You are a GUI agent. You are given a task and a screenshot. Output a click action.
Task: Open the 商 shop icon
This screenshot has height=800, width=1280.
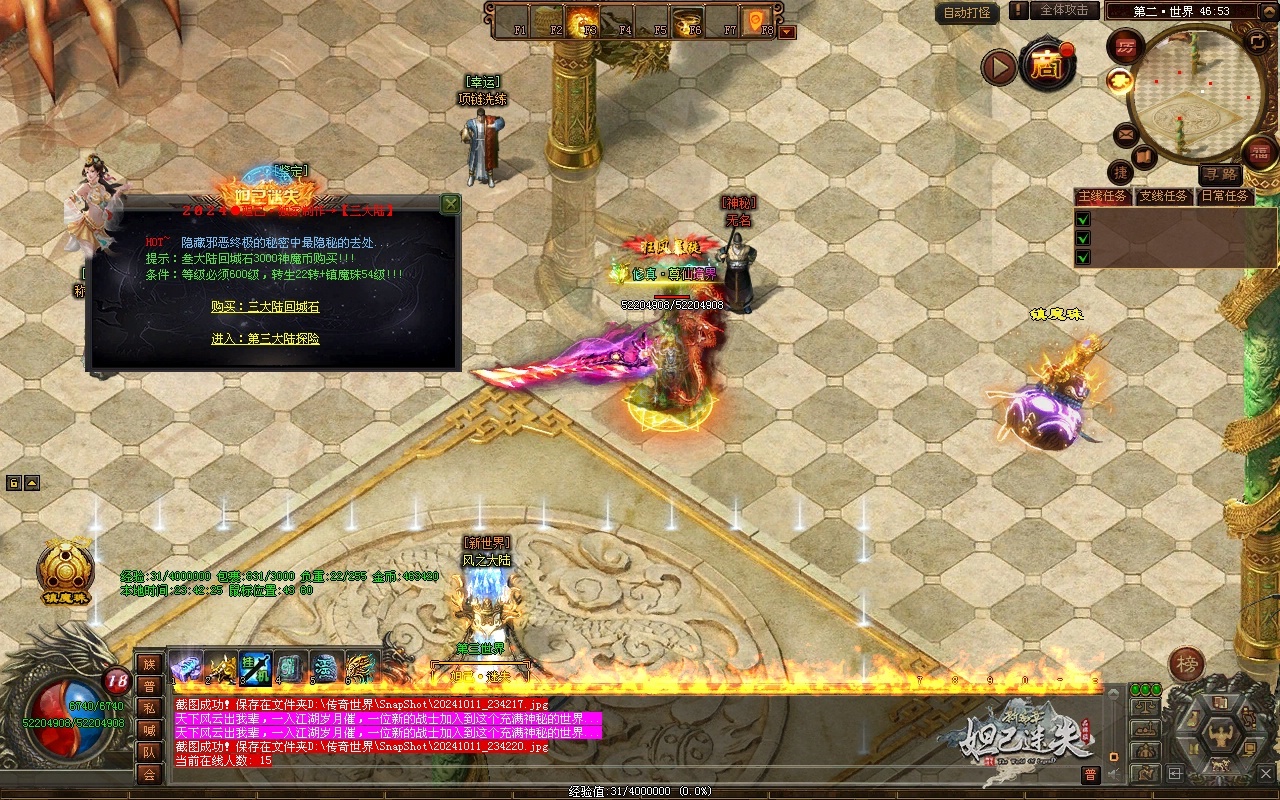(1047, 66)
